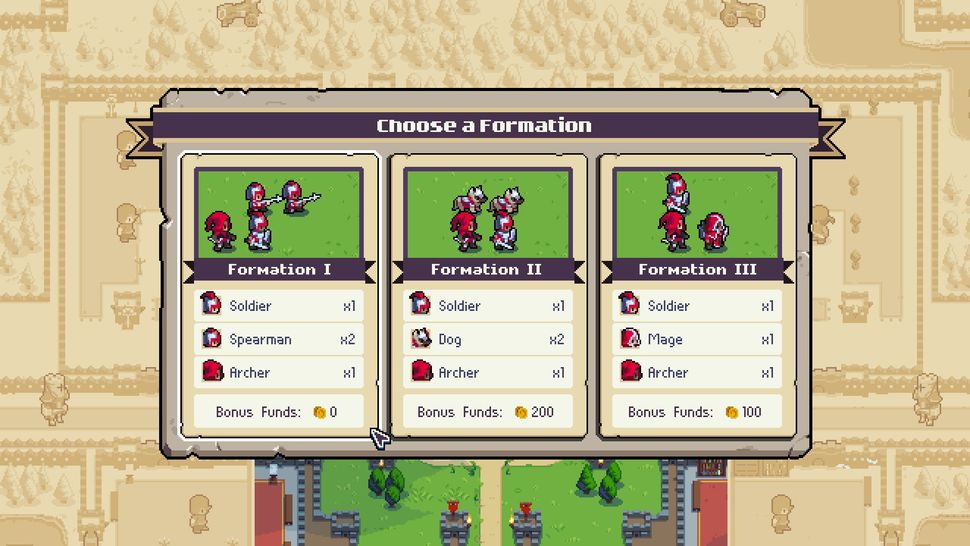Pick the Formation III card

(697, 295)
